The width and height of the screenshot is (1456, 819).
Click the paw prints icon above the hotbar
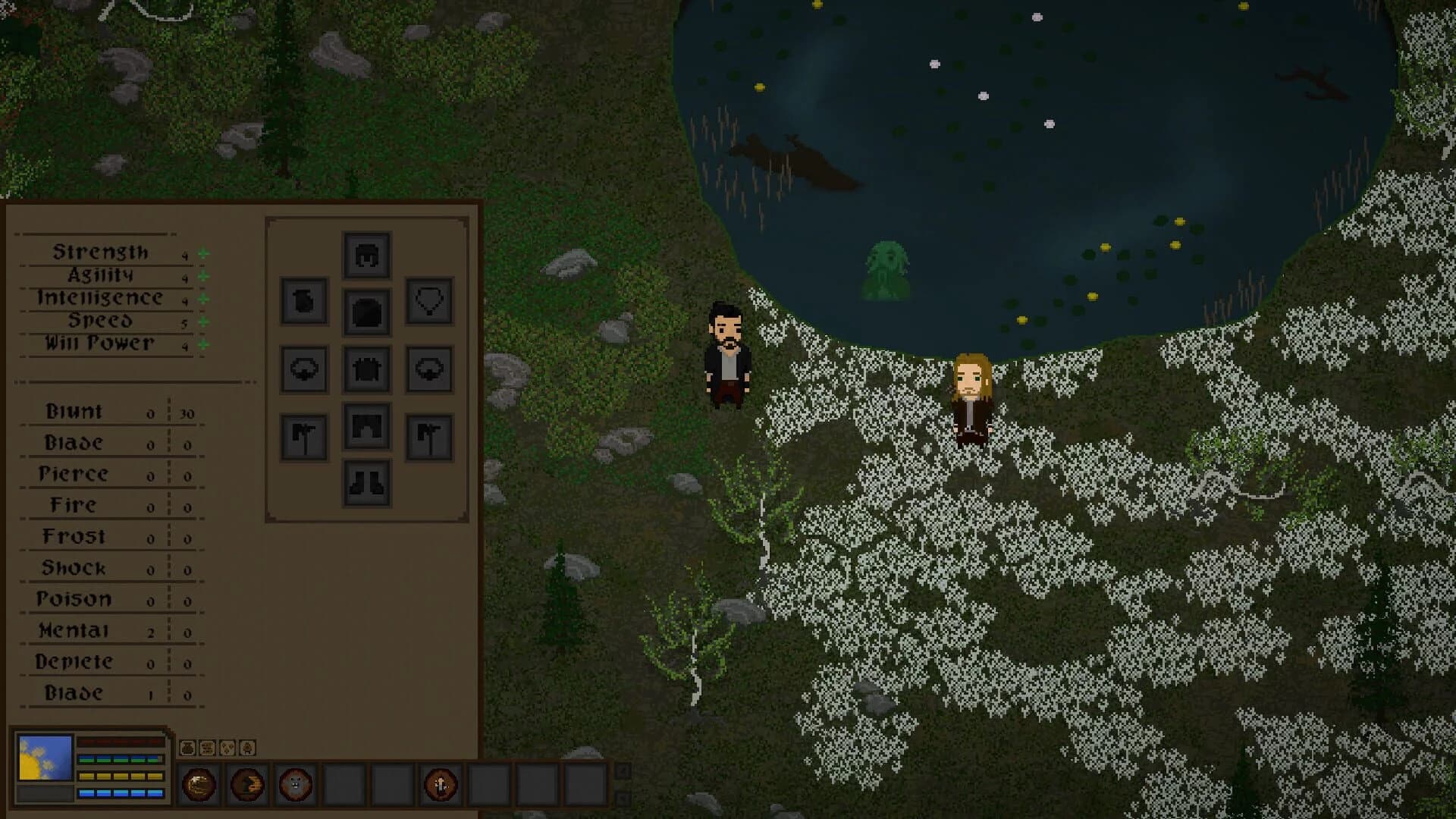coord(227,748)
